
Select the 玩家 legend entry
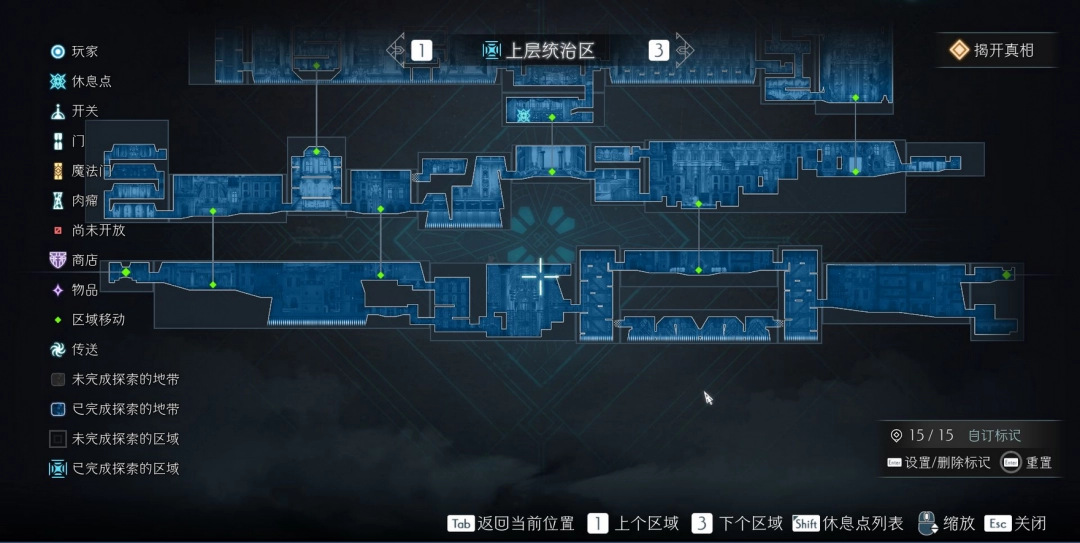75,51
